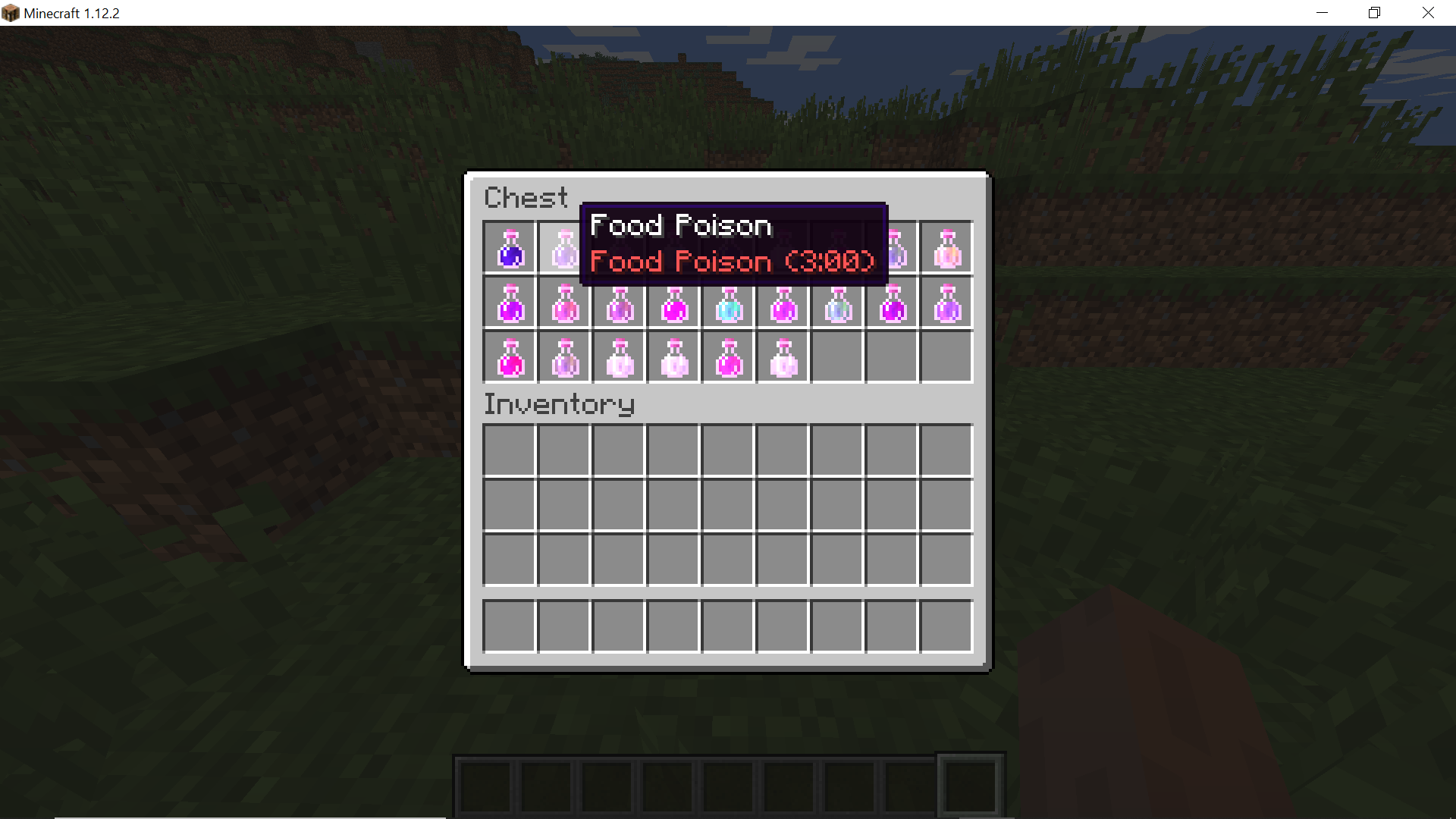
Task: Select the translucent potion beside the dark blue one
Action: 563,248
